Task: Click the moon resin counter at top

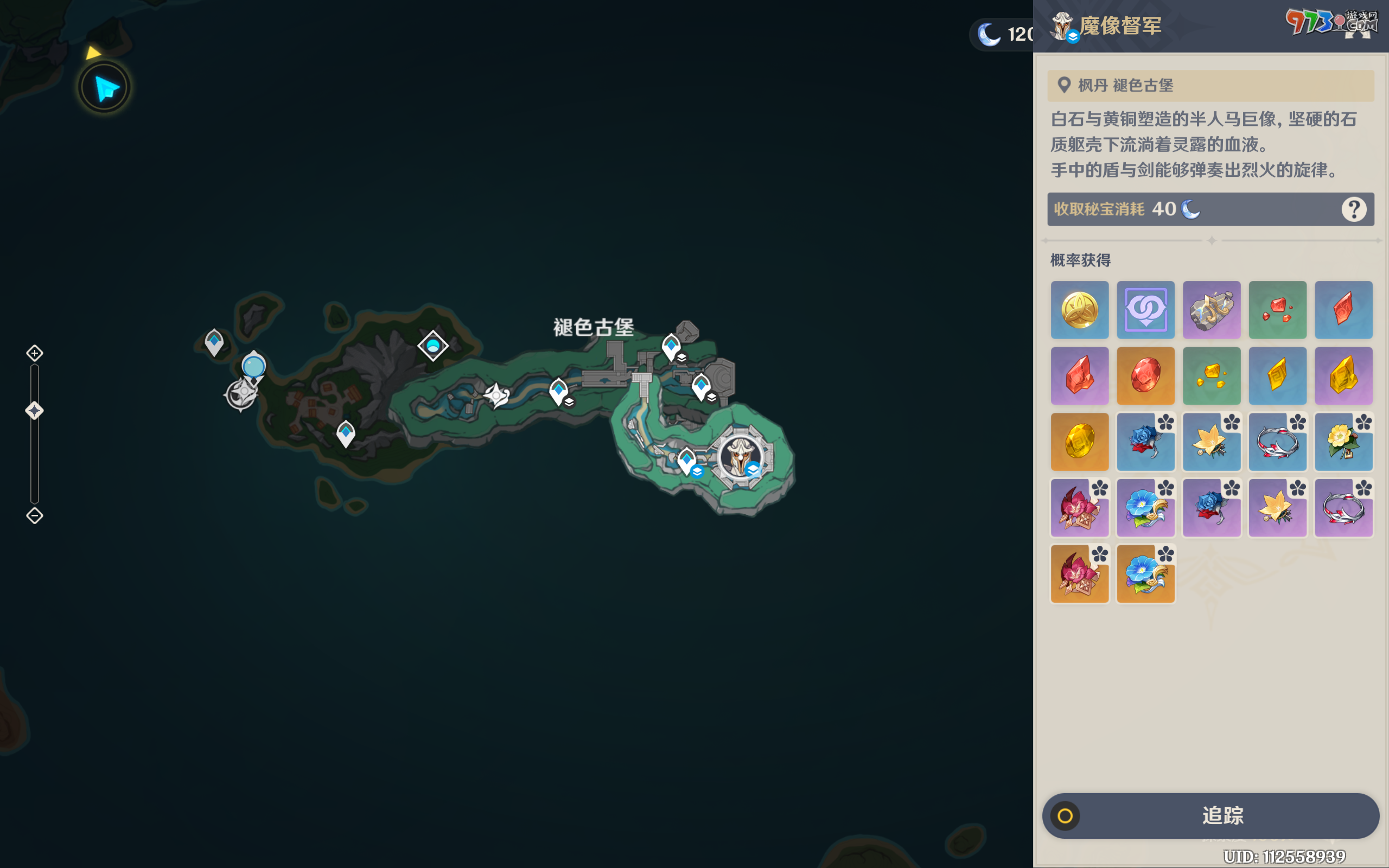Action: tap(1004, 34)
